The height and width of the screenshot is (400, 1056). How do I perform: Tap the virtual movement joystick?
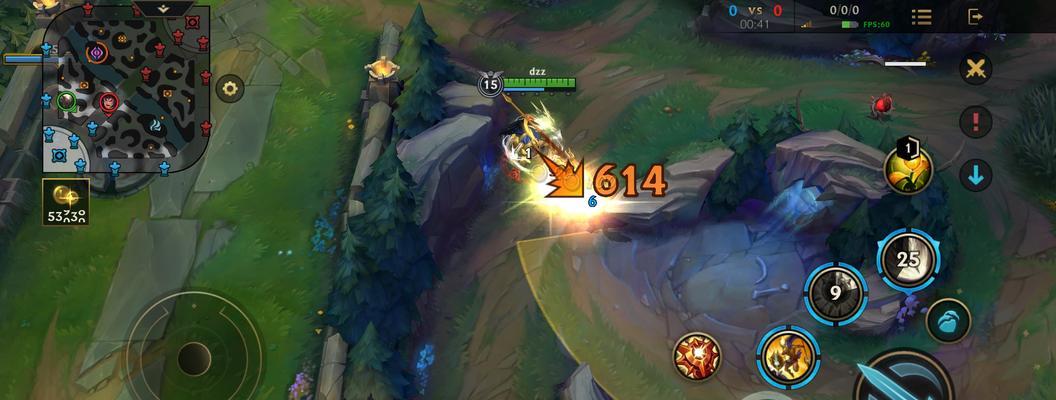pos(194,357)
